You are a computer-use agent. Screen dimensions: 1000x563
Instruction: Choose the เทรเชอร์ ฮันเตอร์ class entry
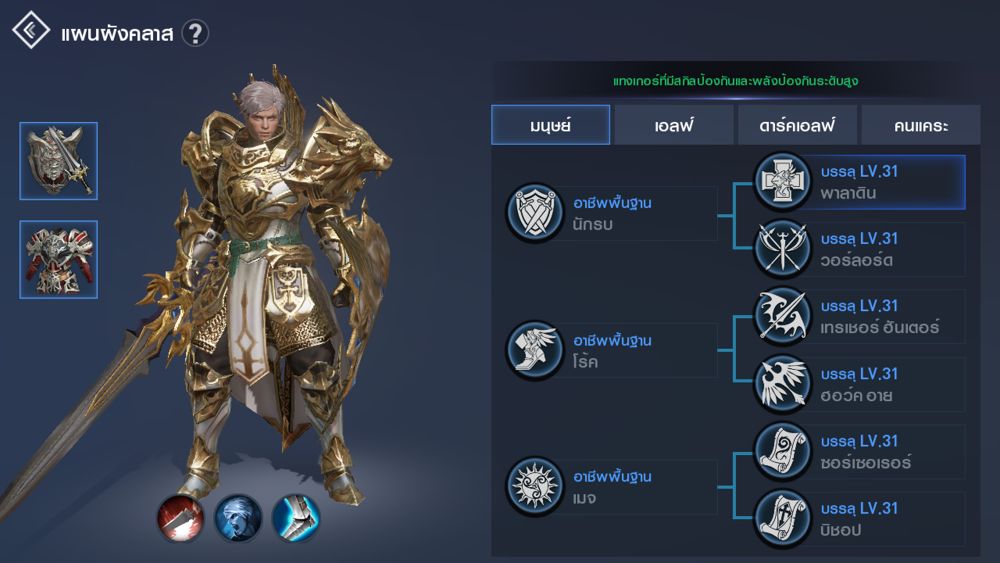[860, 317]
